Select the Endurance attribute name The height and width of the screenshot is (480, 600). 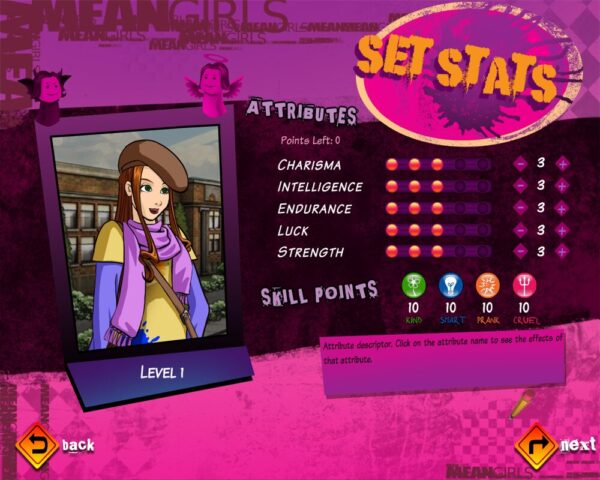pyautogui.click(x=314, y=209)
